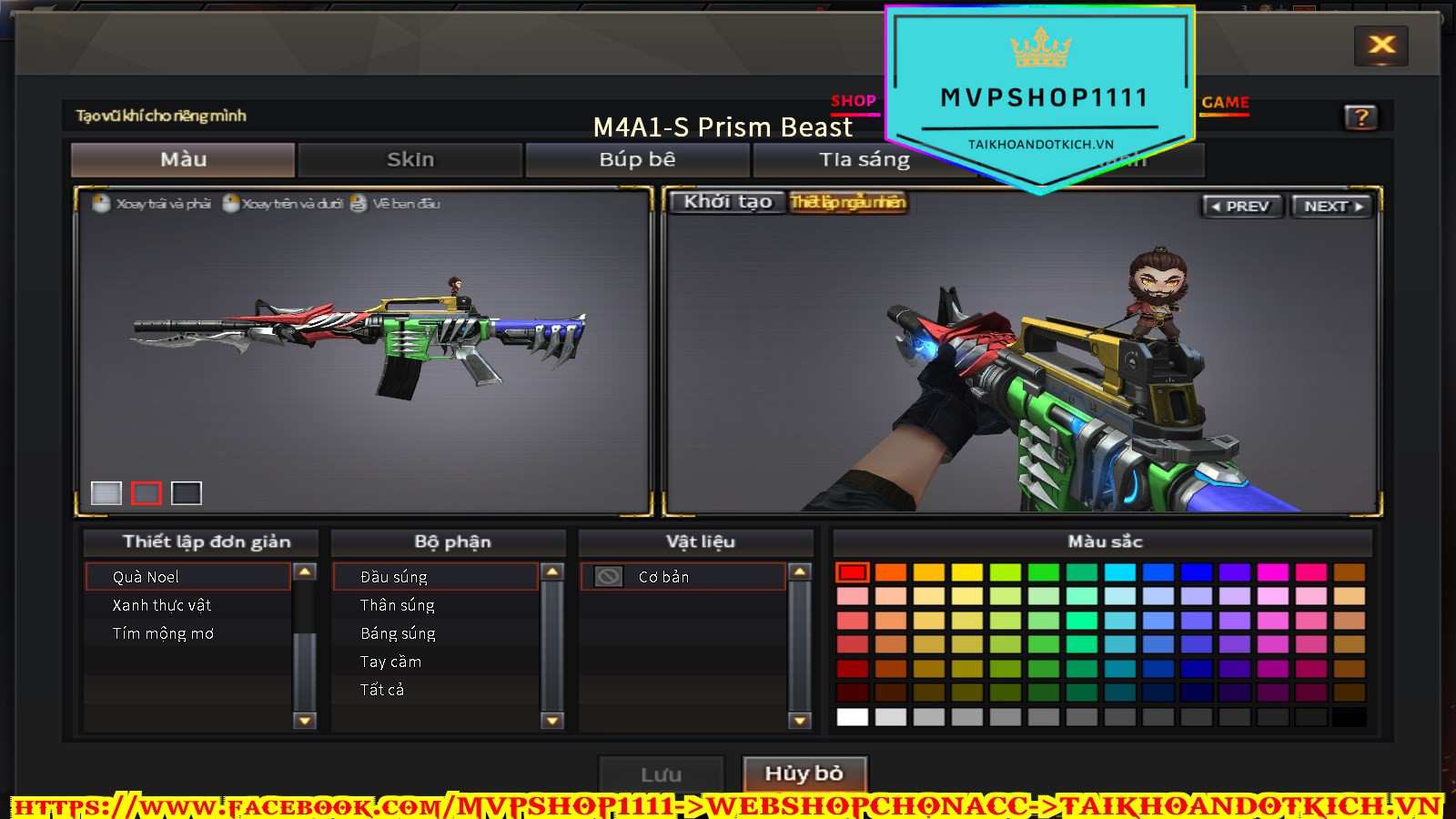
Task: Click the Thiết lập ngẫu nhiên random button
Action: click(x=847, y=202)
